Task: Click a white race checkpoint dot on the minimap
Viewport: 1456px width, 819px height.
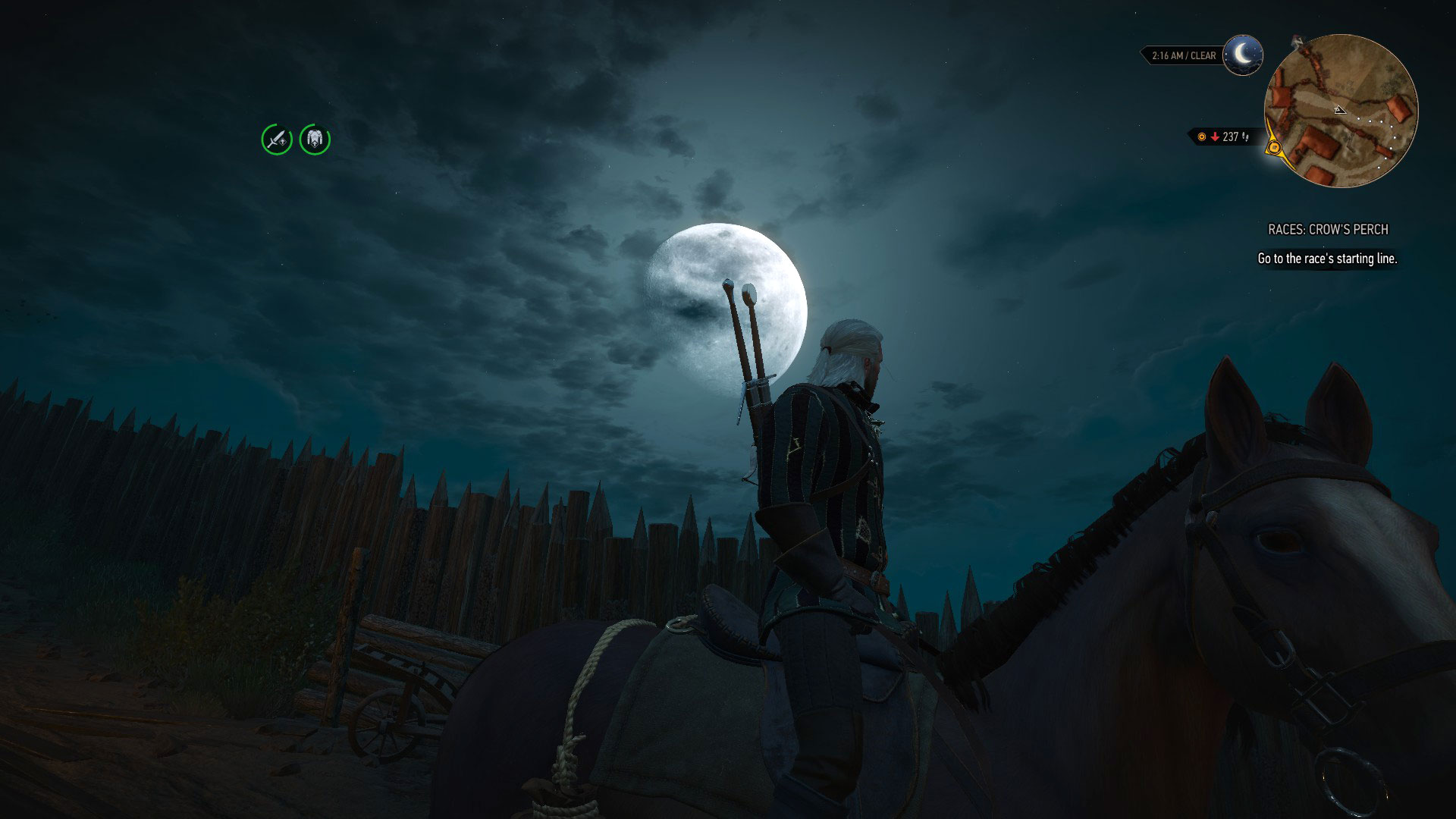Action: pyautogui.click(x=1359, y=119)
